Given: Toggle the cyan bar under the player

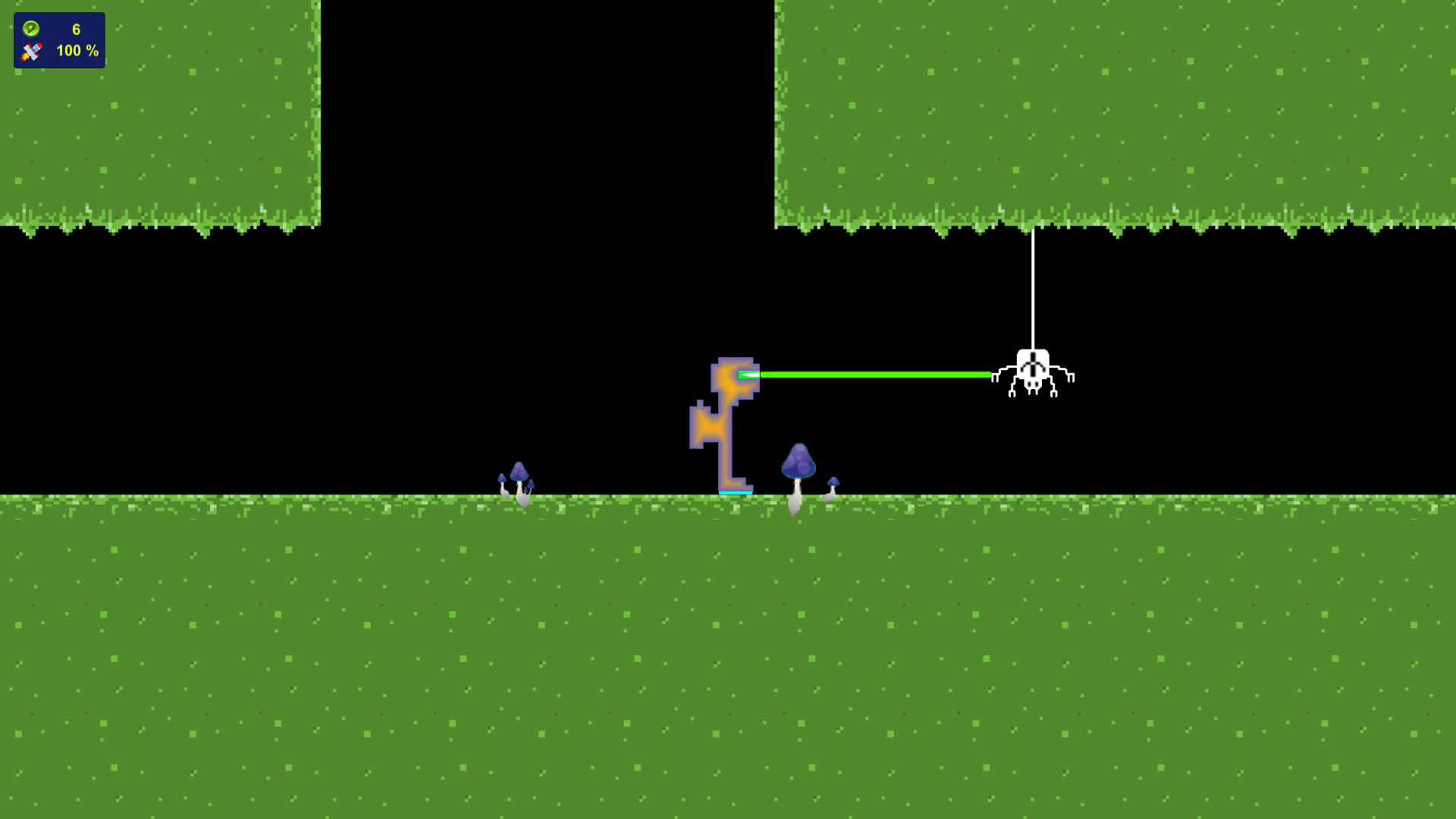Looking at the screenshot, I should click(x=734, y=491).
